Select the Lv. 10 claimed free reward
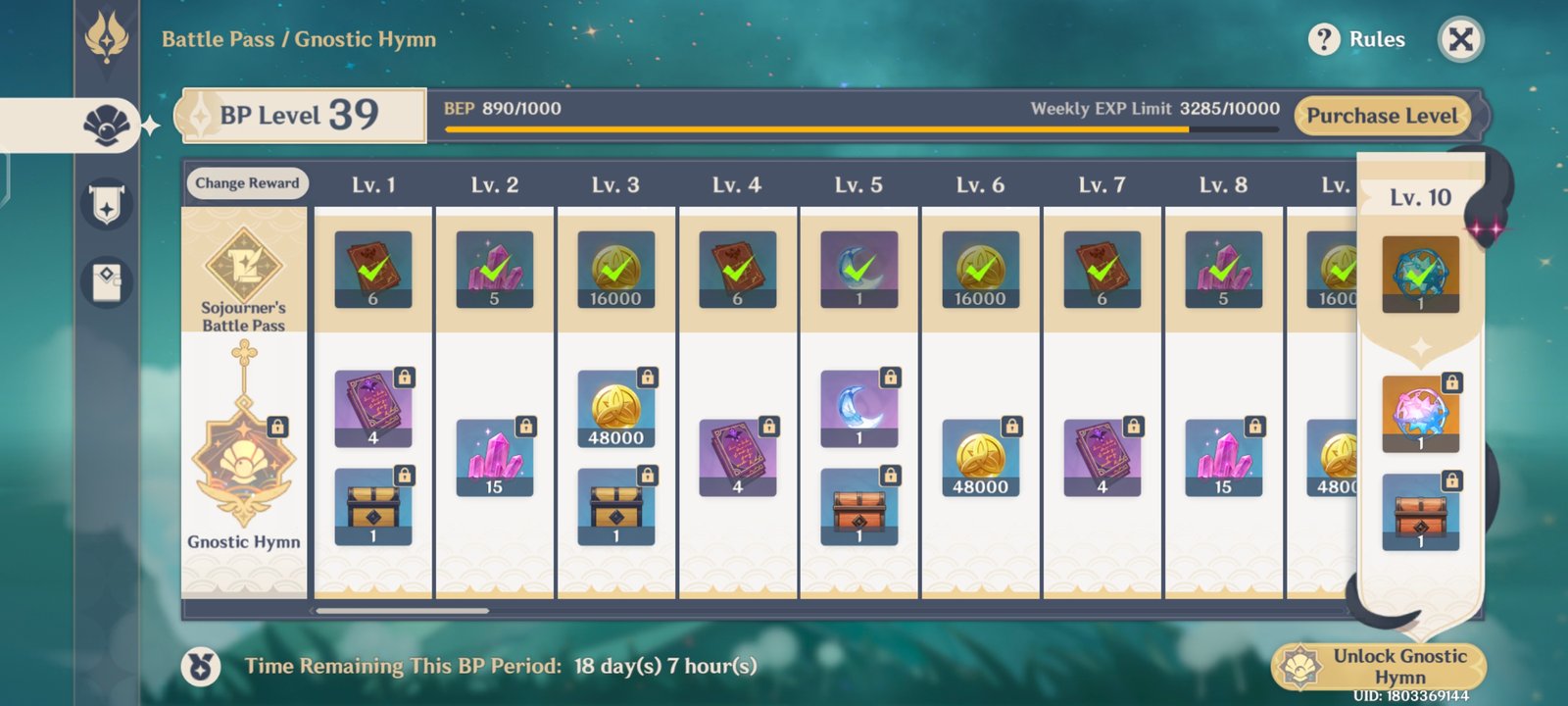Screen dimensions: 1568x706 pyautogui.click(x=1420, y=274)
